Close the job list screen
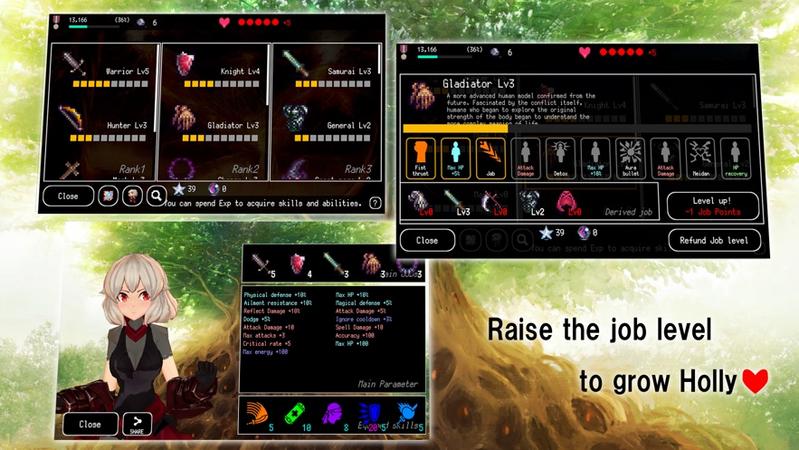This screenshot has width=799, height=450. pos(68,196)
